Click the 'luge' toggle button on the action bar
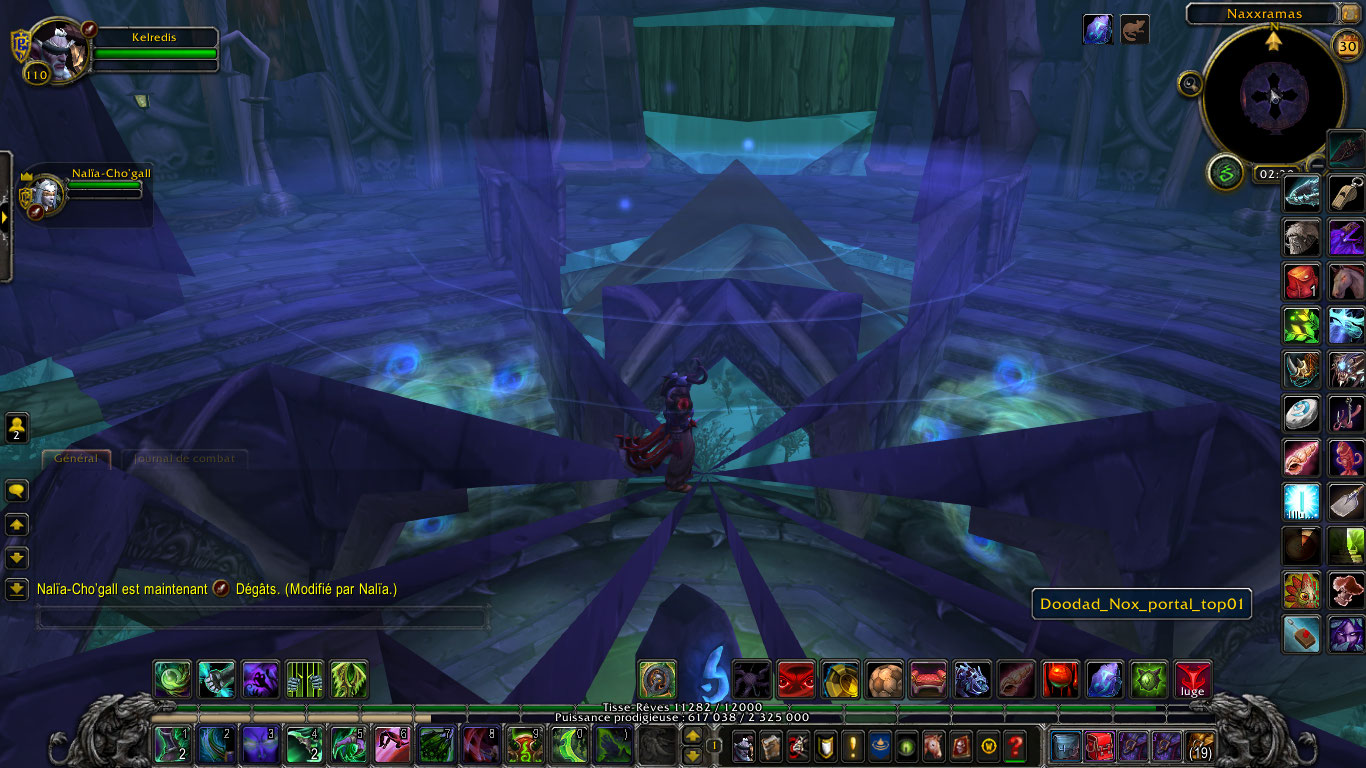 tap(1191, 678)
